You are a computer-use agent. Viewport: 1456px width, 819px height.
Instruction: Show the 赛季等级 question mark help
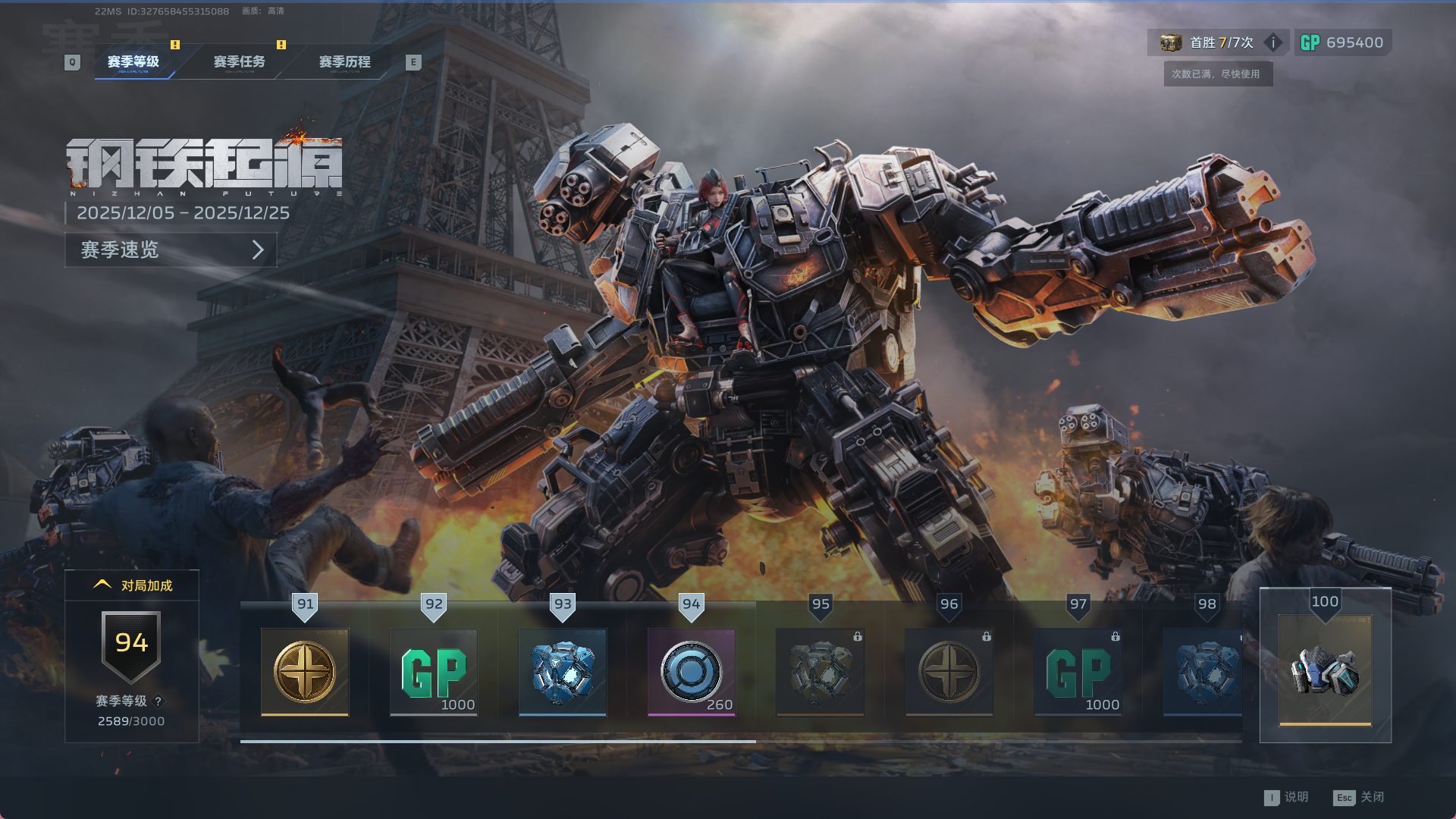[x=158, y=701]
